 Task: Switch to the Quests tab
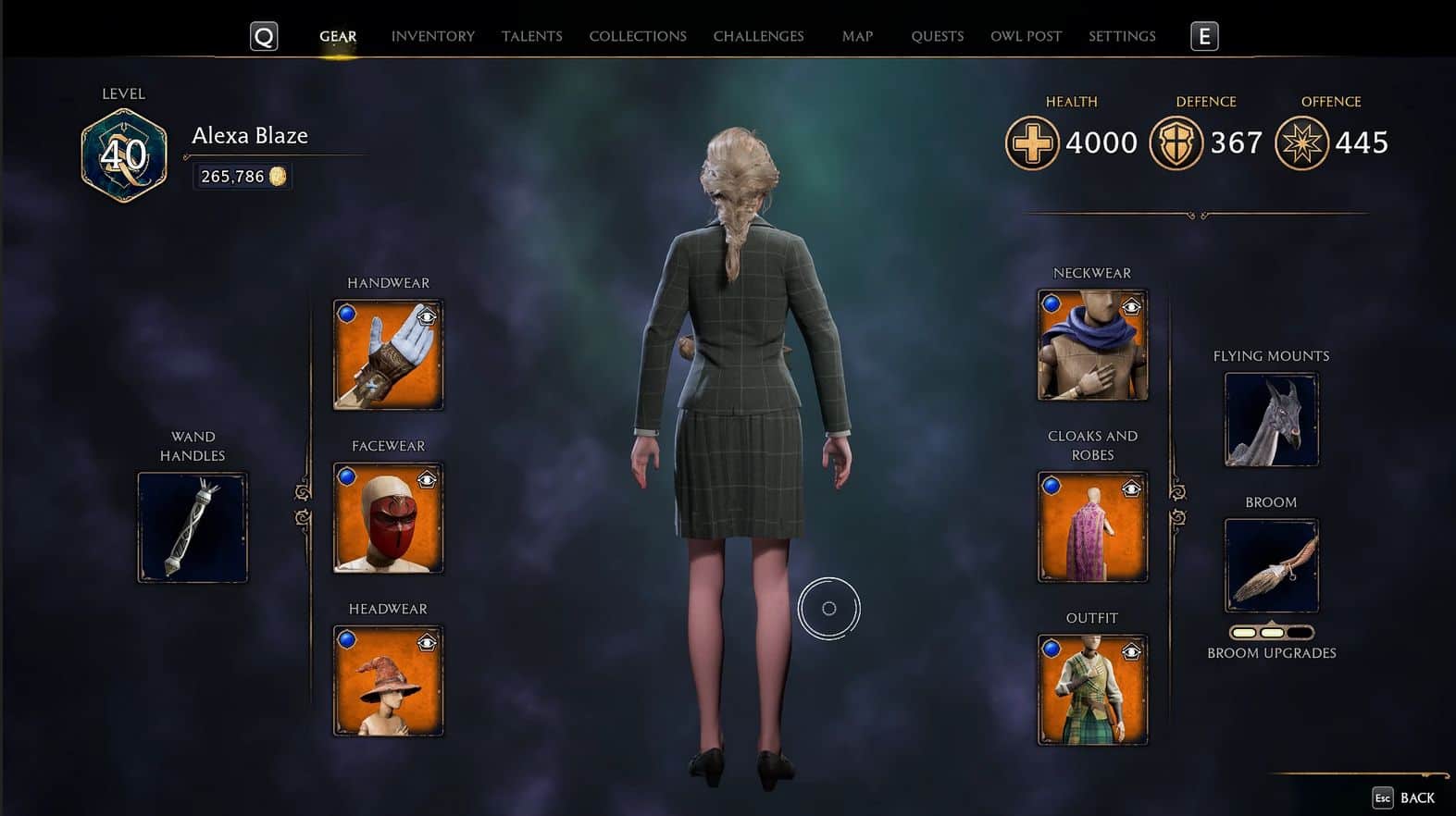point(937,36)
